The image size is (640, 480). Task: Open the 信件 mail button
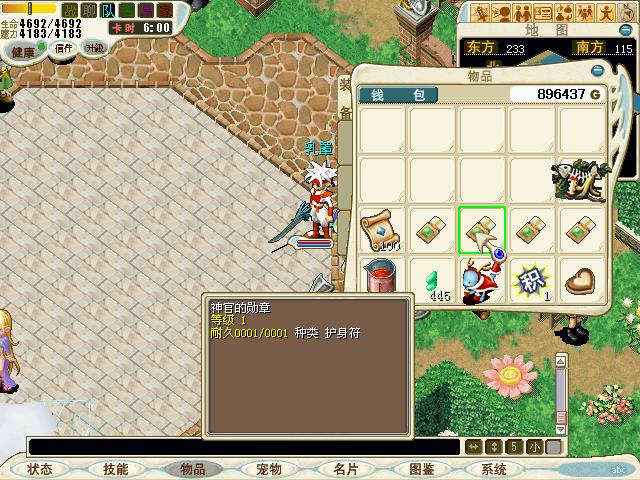[62, 50]
